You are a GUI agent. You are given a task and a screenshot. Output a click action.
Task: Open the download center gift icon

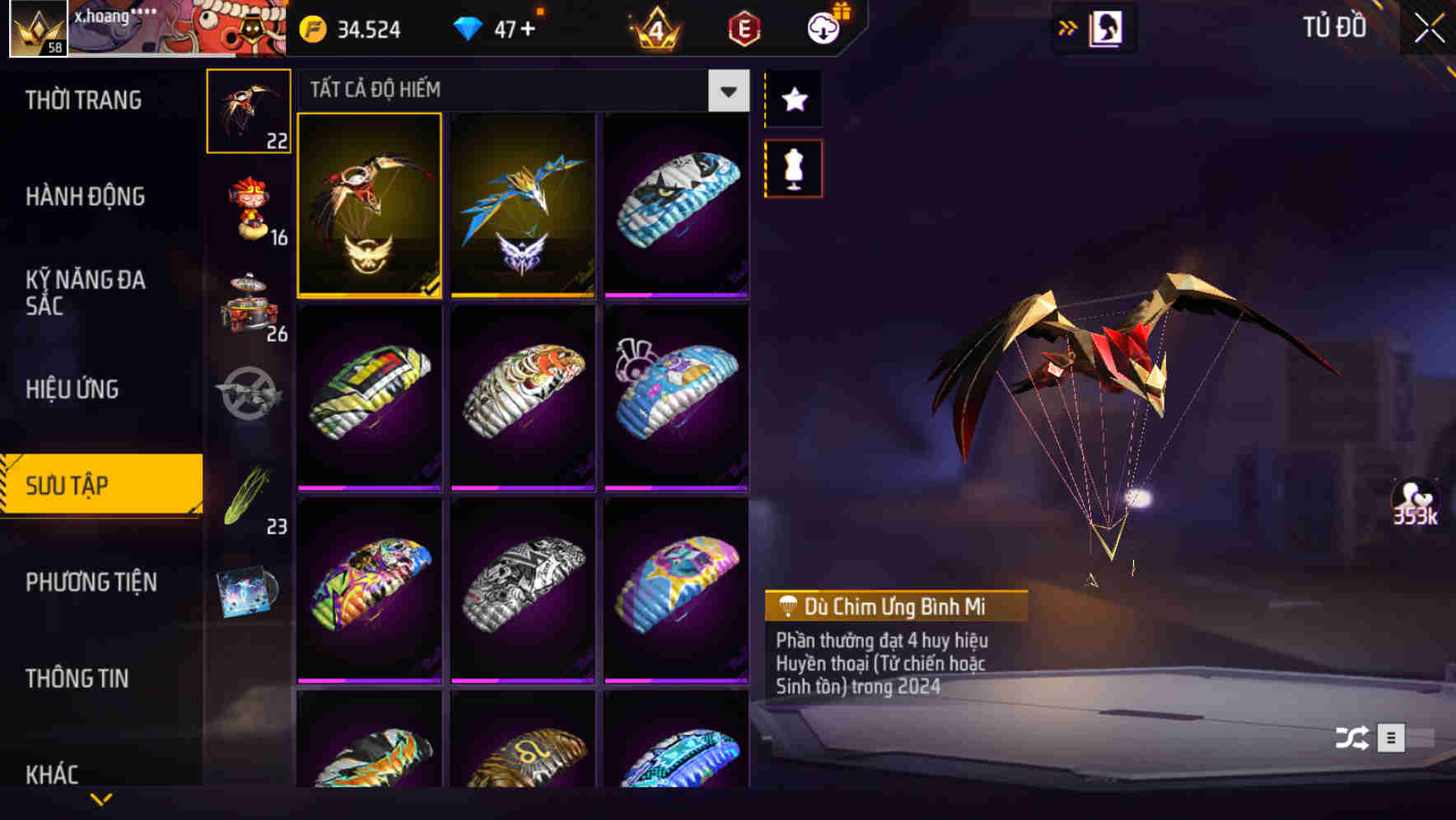824,26
